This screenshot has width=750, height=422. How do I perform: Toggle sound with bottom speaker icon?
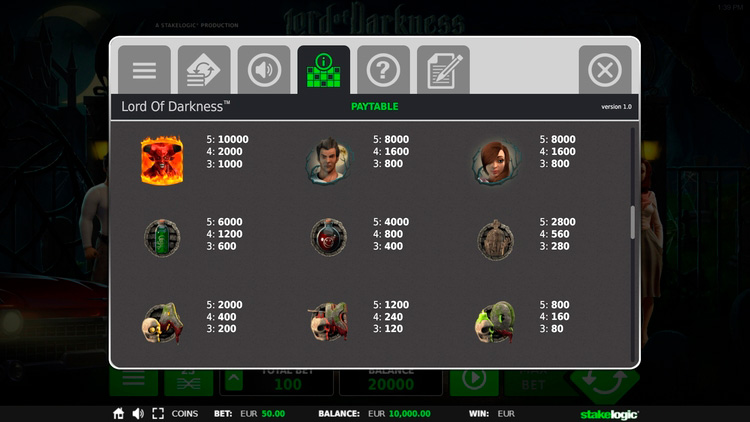(138, 413)
